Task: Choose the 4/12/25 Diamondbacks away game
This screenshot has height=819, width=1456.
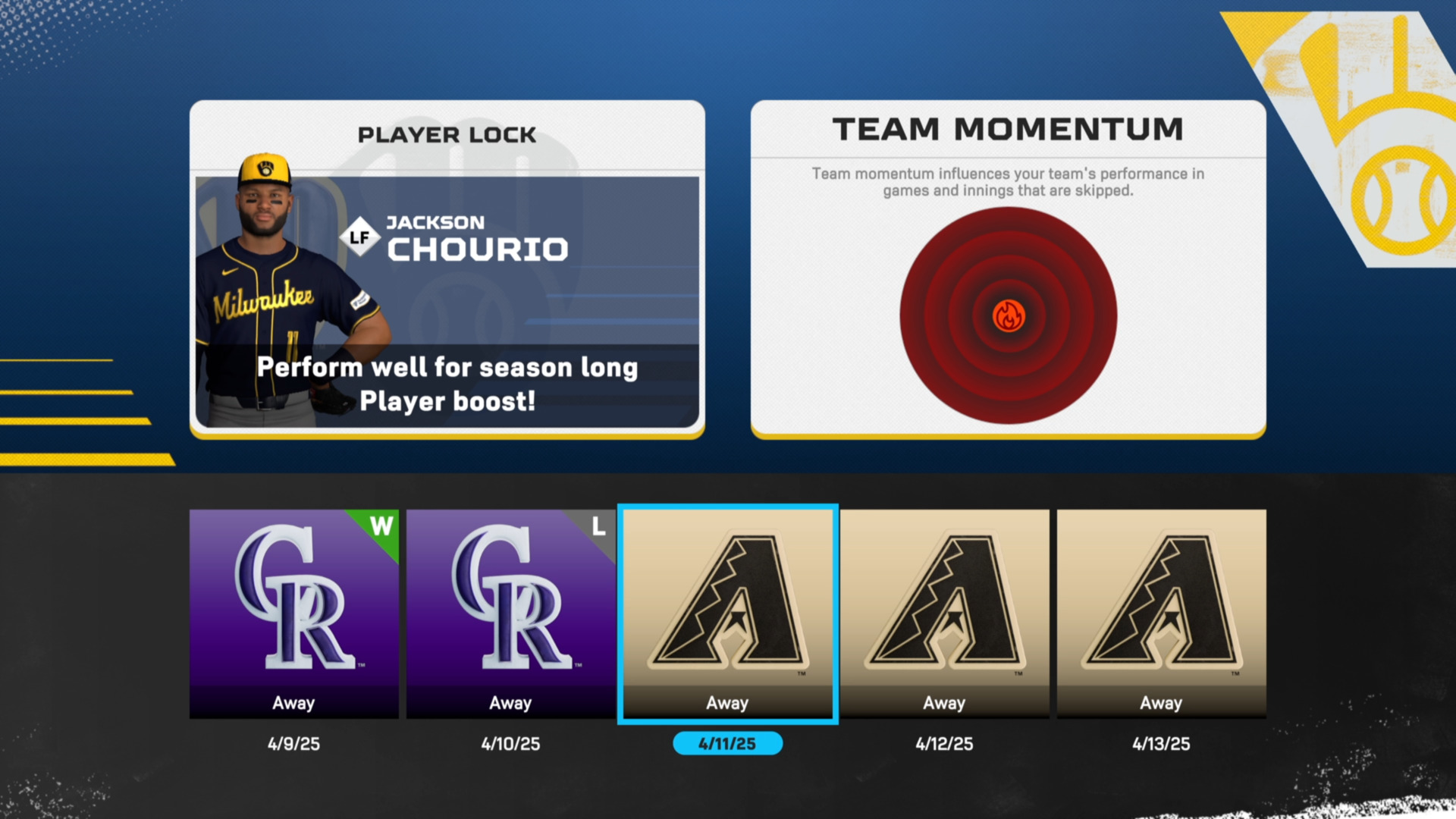Action: 944,613
